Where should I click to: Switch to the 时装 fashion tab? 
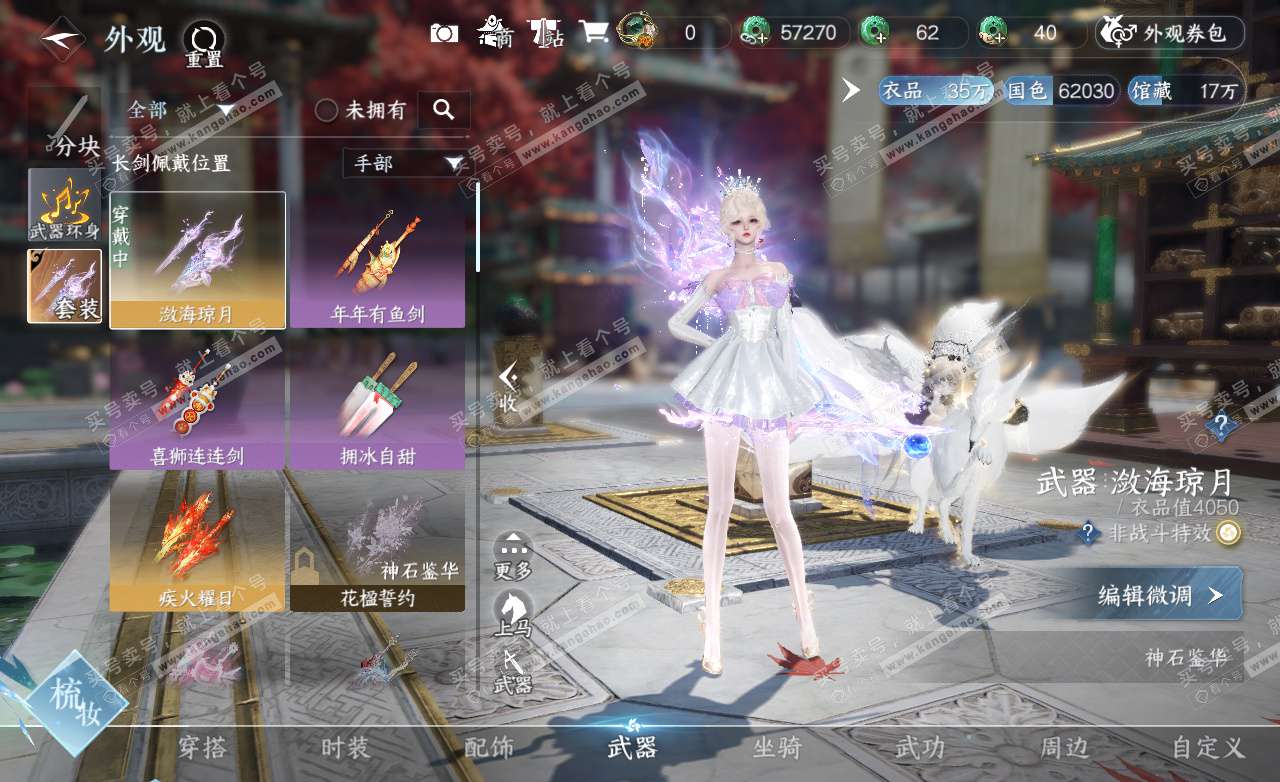click(x=345, y=748)
